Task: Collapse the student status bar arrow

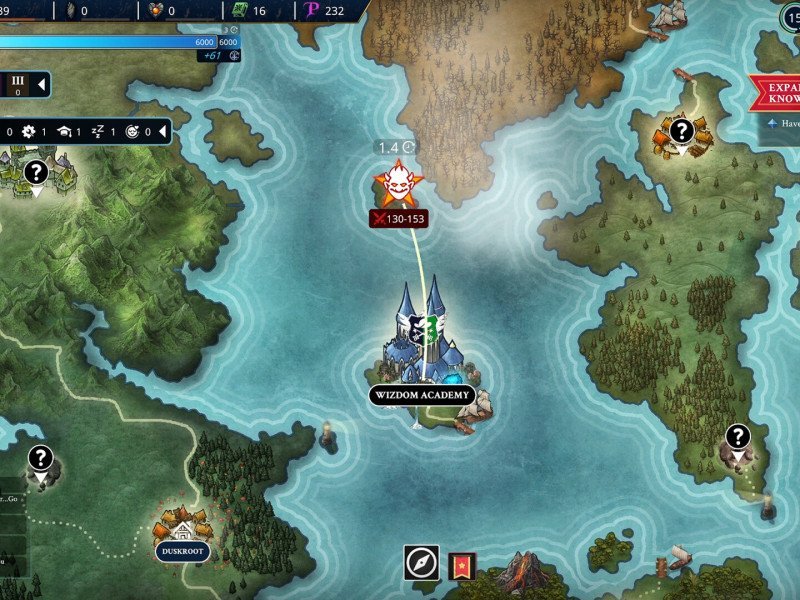Action: pos(162,131)
